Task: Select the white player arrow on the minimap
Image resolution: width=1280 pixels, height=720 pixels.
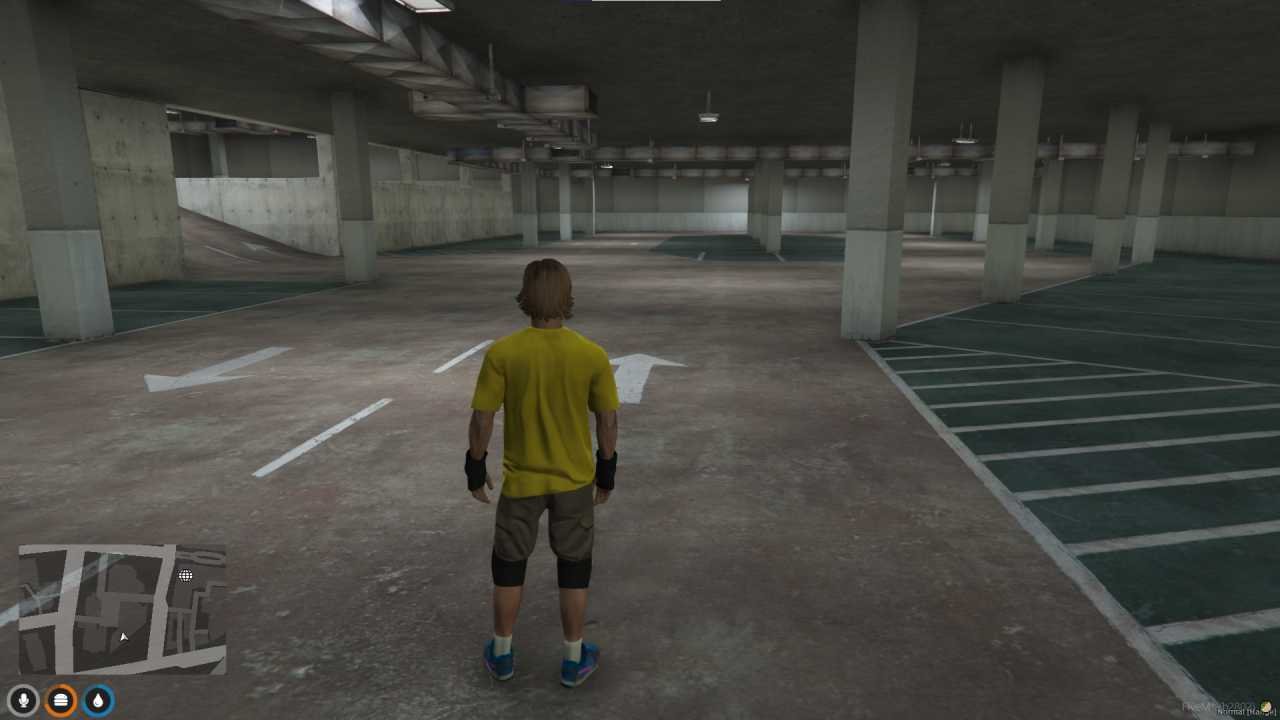Action: (124, 637)
